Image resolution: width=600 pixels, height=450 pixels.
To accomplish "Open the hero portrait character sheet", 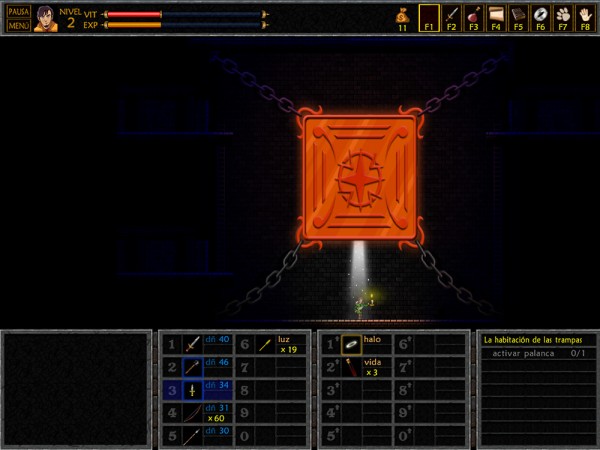I will coord(45,18).
